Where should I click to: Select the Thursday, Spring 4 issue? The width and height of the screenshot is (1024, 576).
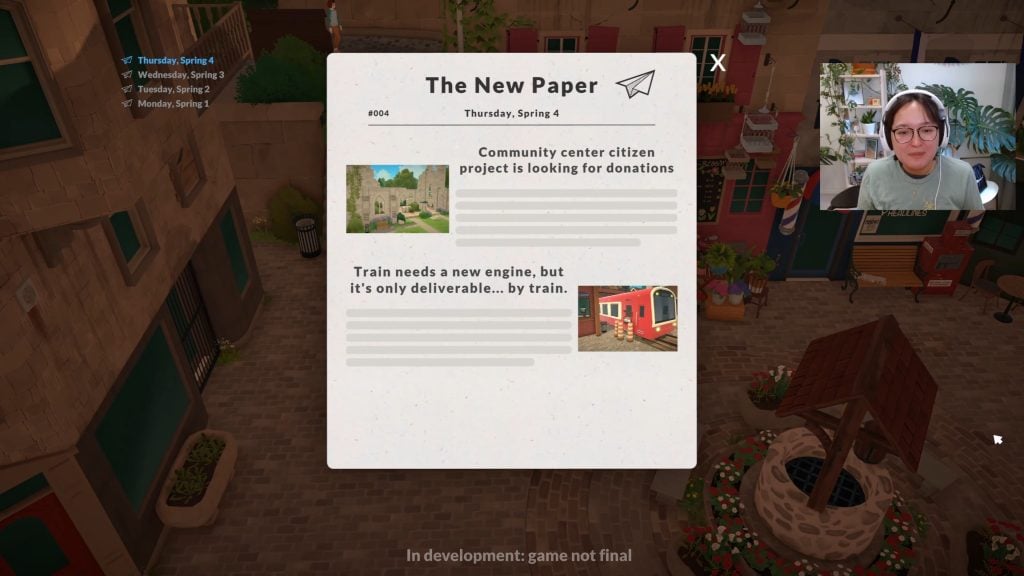click(x=175, y=61)
